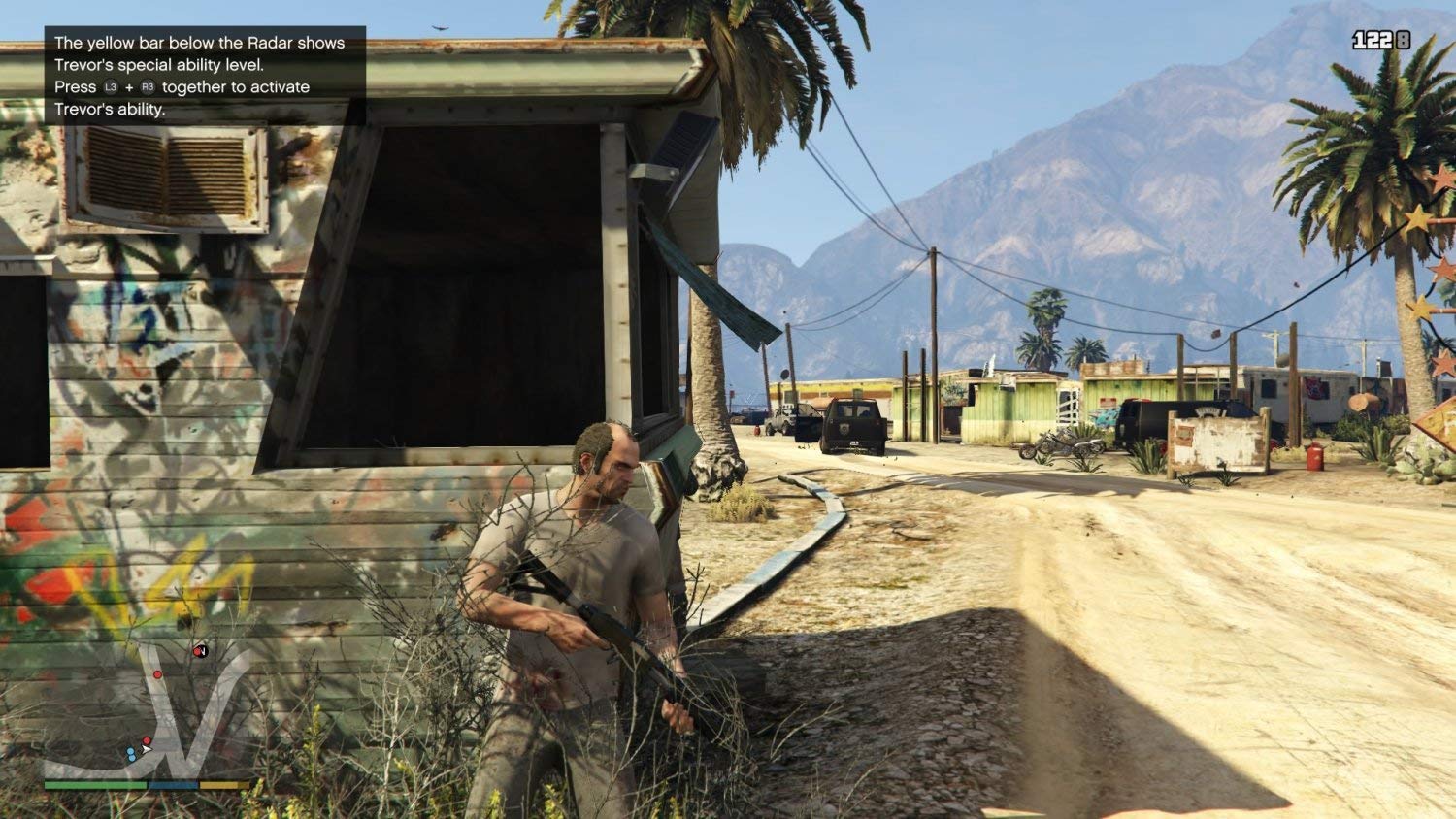The width and height of the screenshot is (1456, 819).
Task: Select the north compass indicator on the radar
Action: click(202, 650)
